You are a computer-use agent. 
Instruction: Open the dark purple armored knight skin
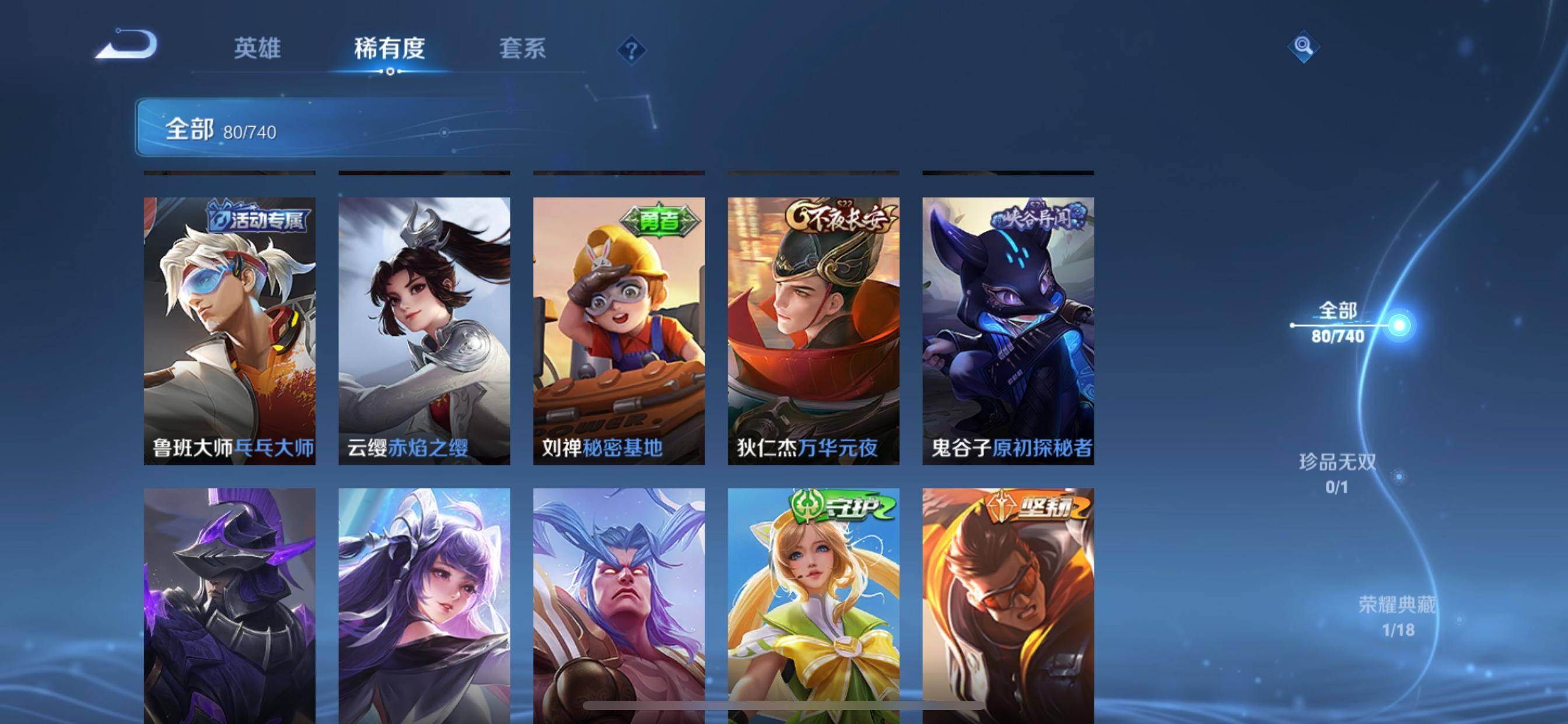tap(229, 605)
